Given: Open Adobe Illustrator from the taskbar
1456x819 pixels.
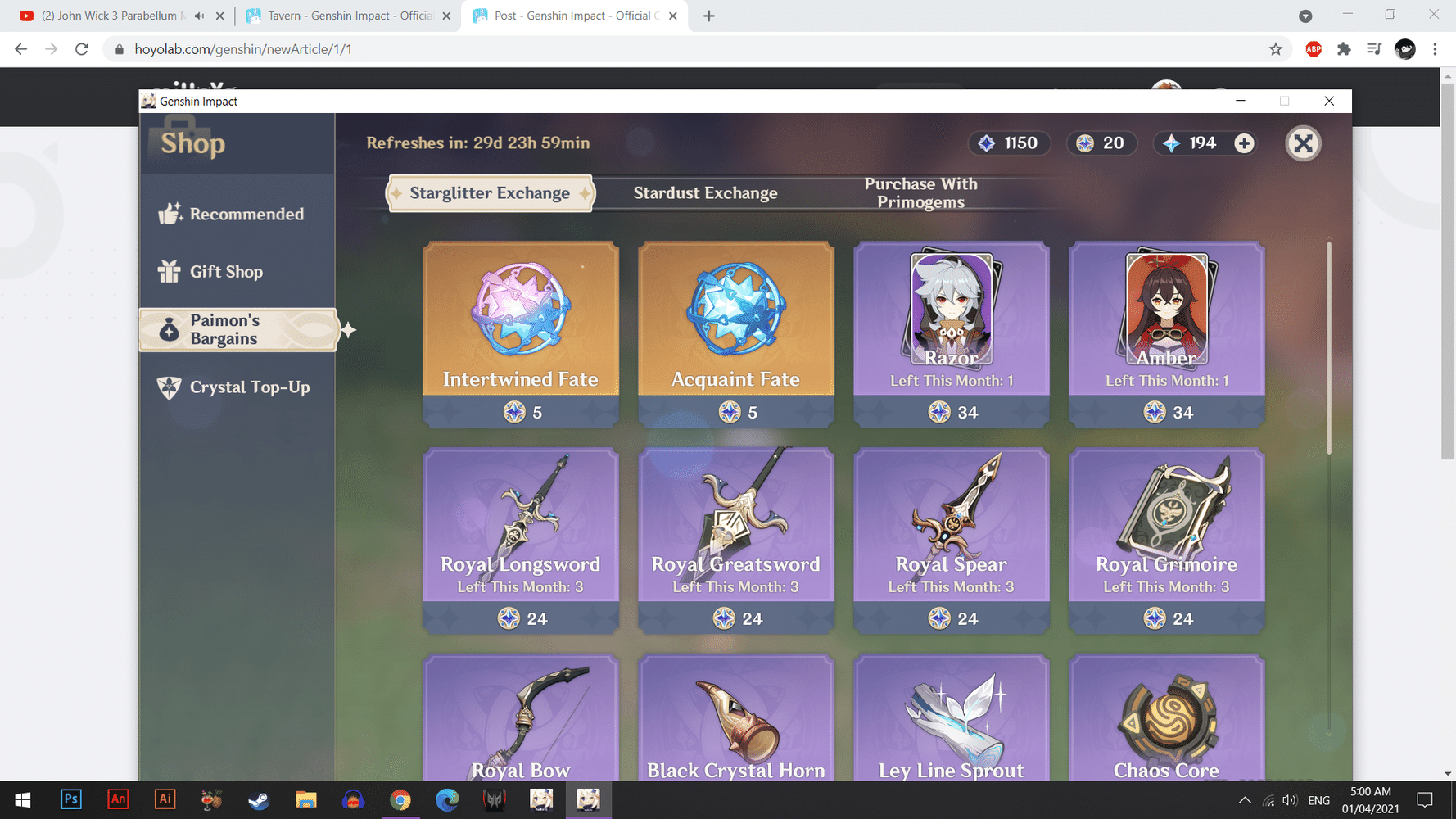Looking at the screenshot, I should [x=165, y=799].
